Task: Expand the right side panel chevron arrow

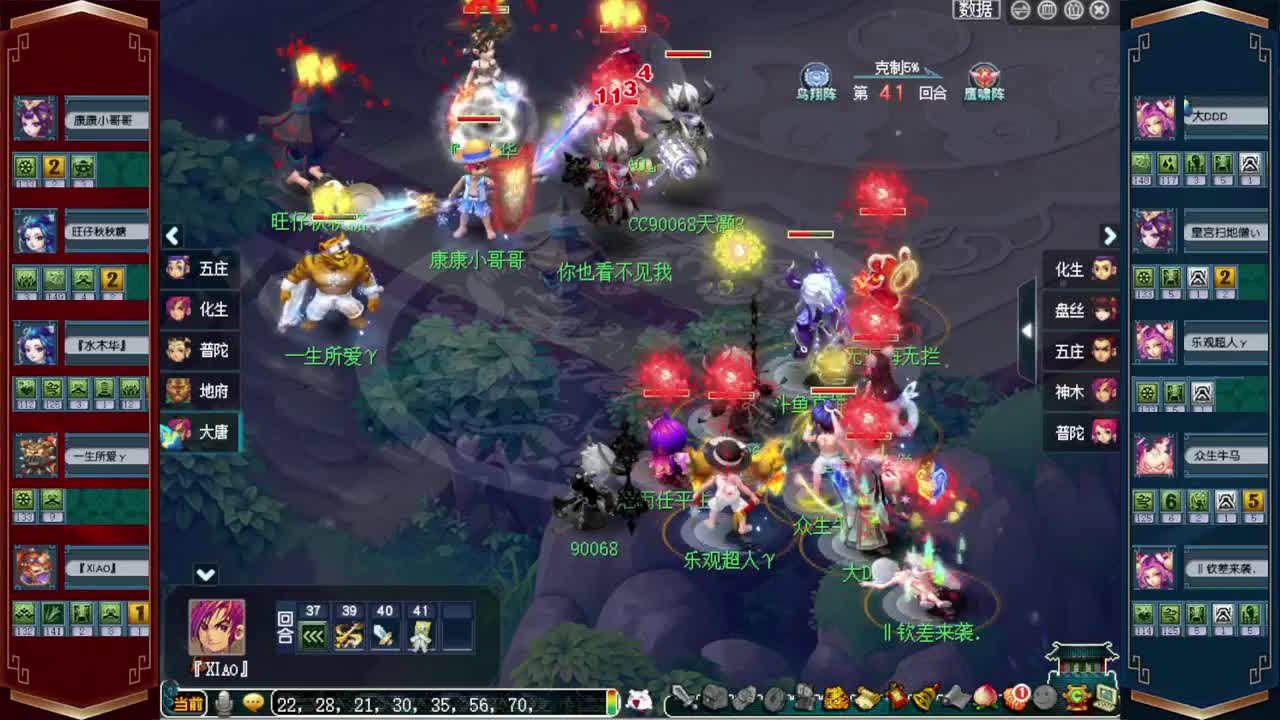Action: click(x=1110, y=236)
